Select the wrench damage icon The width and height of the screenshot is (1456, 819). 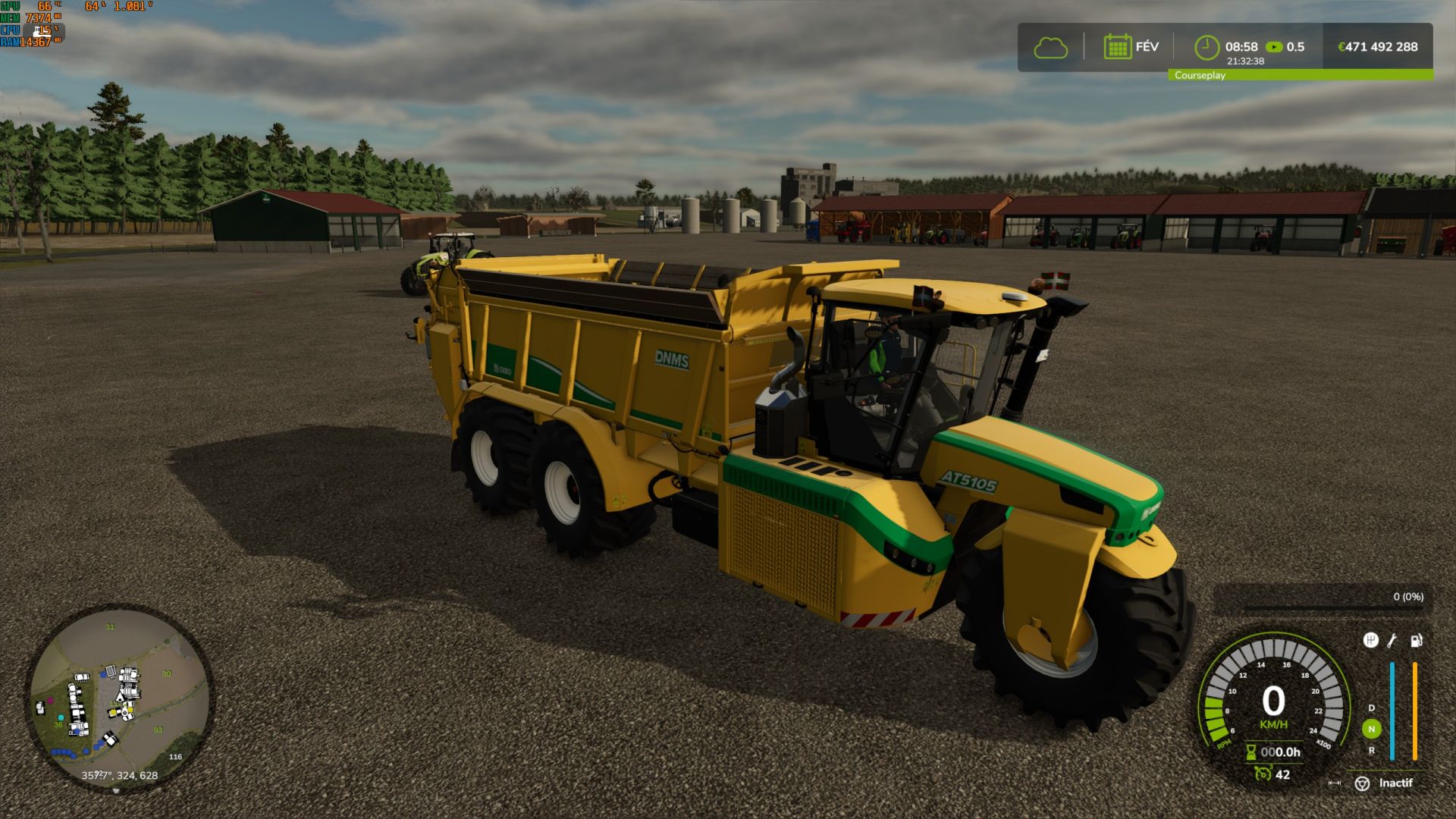(1392, 640)
